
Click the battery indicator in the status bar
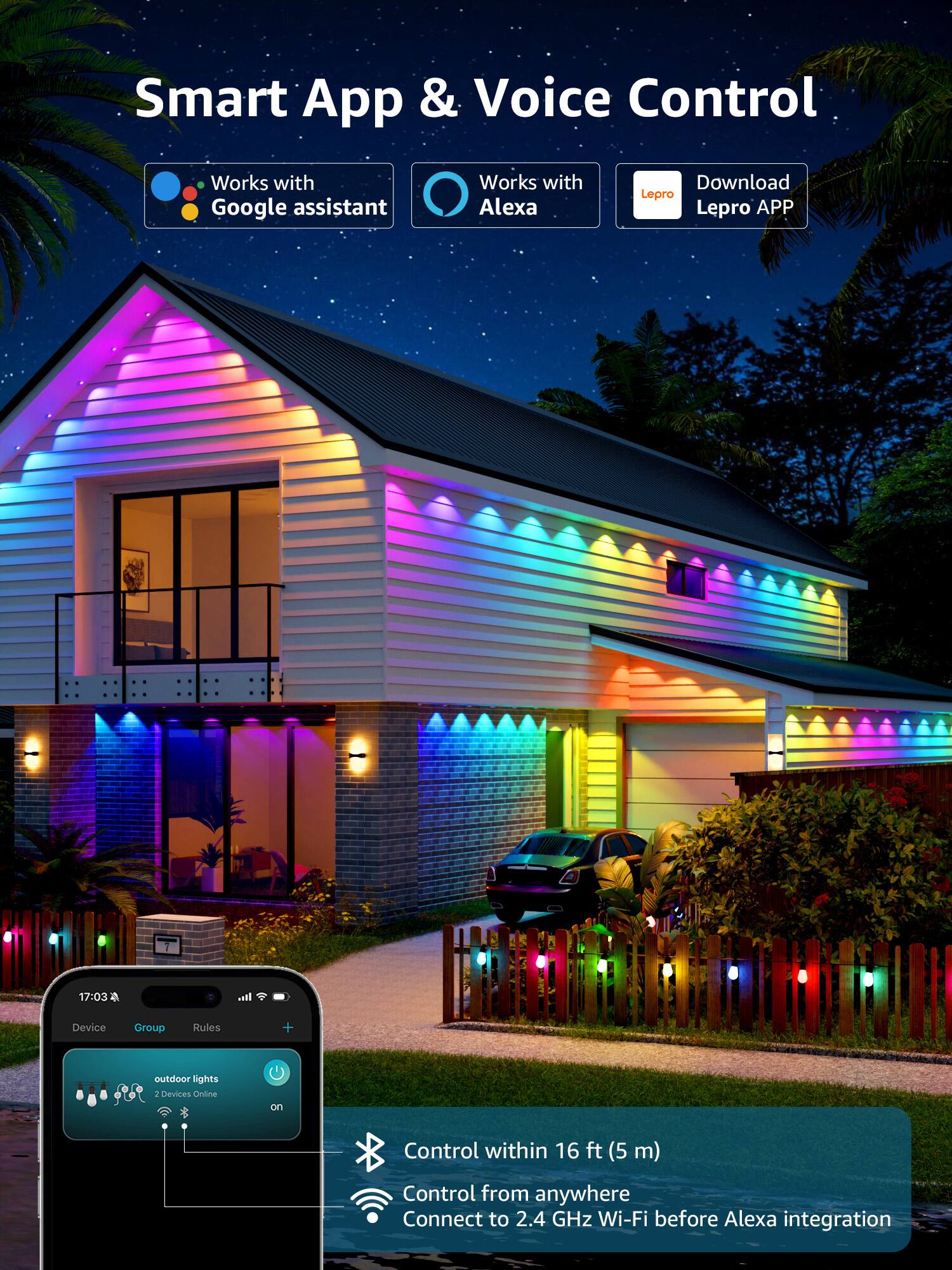[x=281, y=997]
